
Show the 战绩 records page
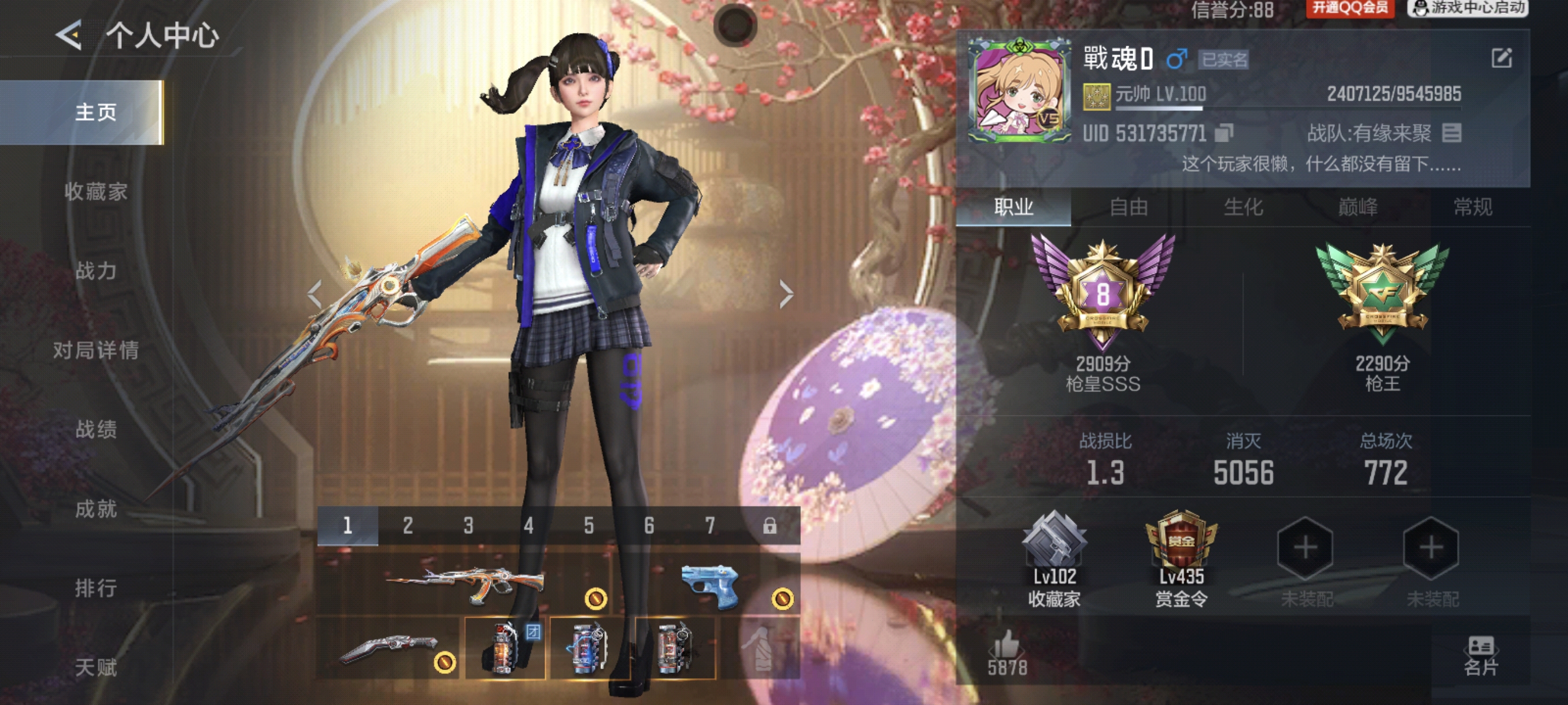pyautogui.click(x=95, y=429)
